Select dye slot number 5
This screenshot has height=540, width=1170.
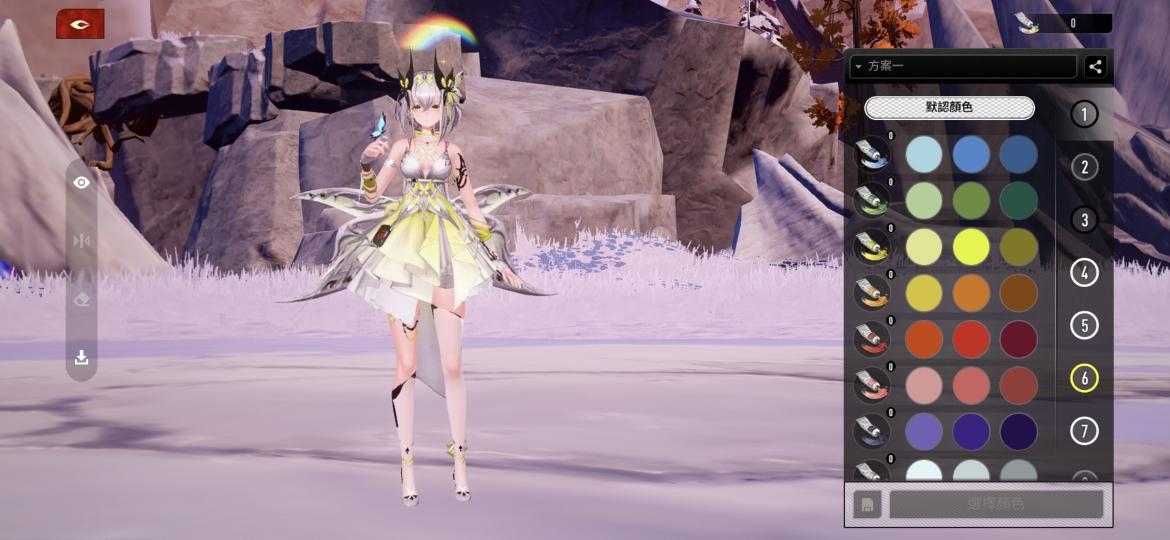1084,325
